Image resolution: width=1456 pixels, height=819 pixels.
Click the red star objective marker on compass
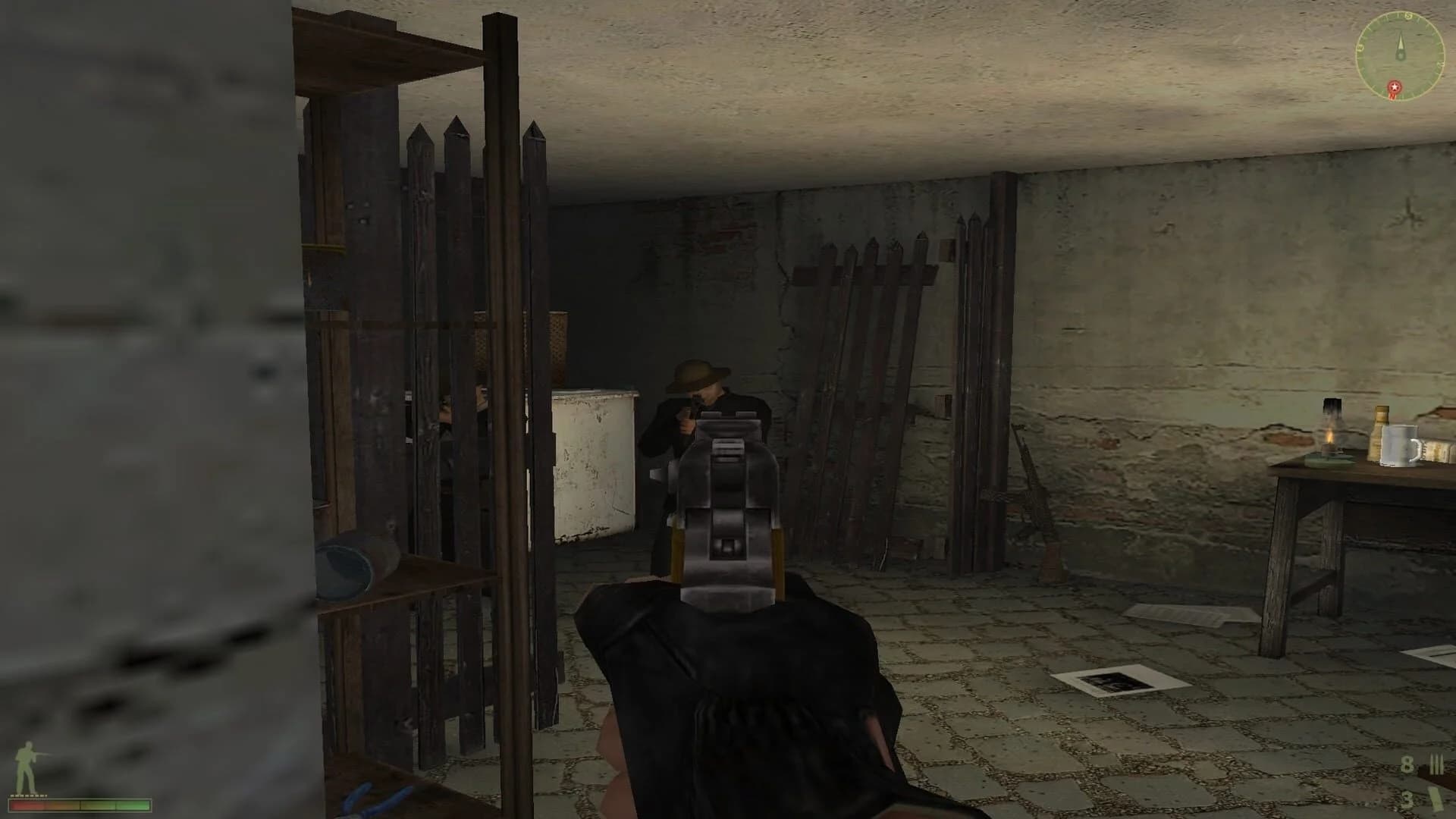coord(1393,89)
